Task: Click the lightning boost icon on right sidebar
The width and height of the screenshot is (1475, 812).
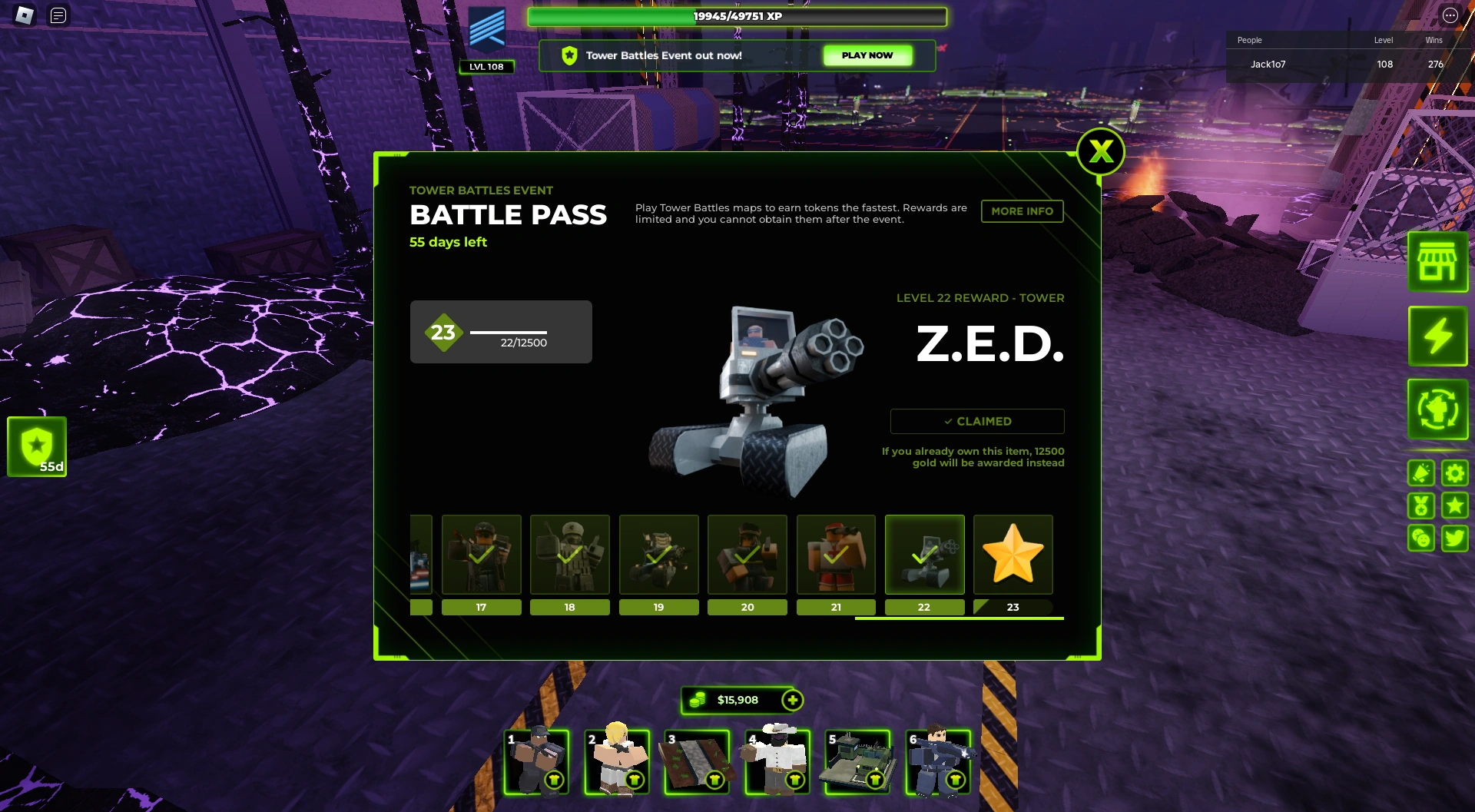Action: (1437, 336)
